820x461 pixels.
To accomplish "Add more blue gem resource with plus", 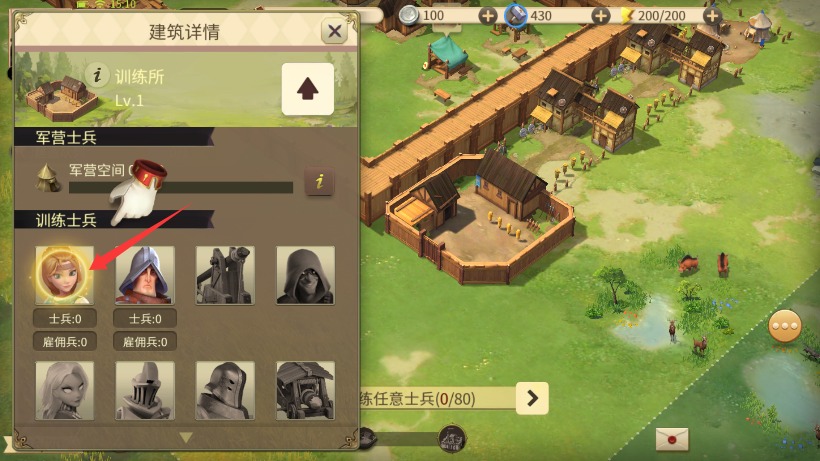I will (600, 15).
